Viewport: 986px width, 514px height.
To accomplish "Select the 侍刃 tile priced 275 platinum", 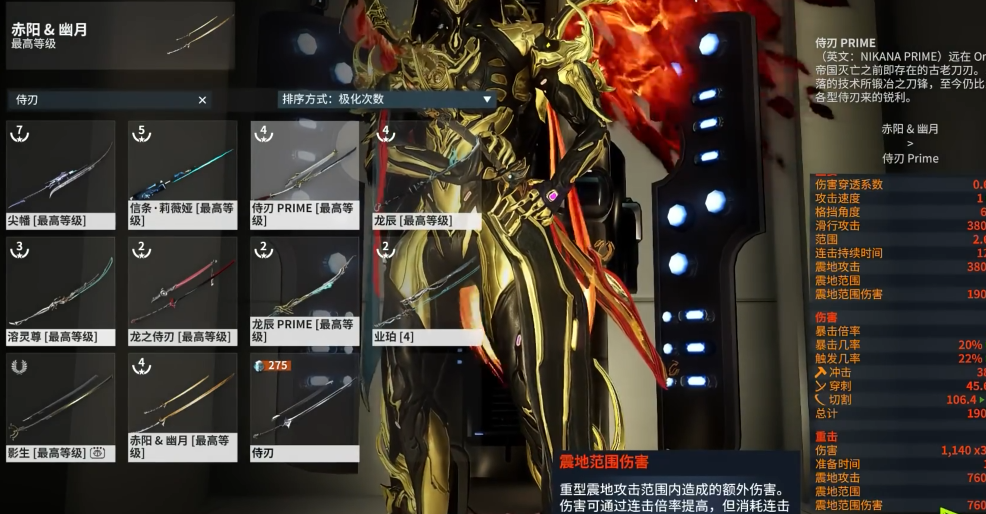I will click(x=304, y=407).
